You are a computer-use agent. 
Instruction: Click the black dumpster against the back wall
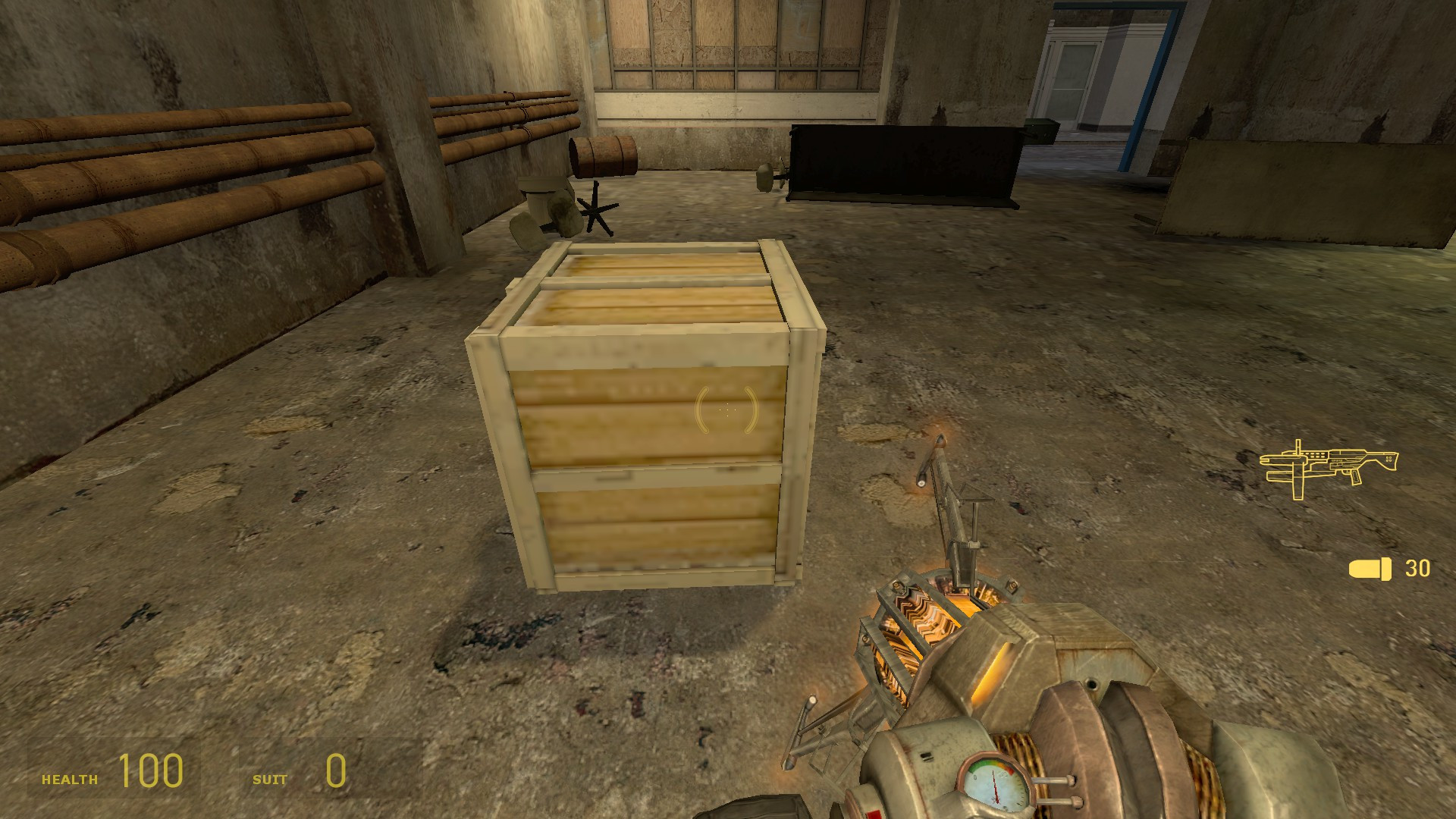coord(902,159)
